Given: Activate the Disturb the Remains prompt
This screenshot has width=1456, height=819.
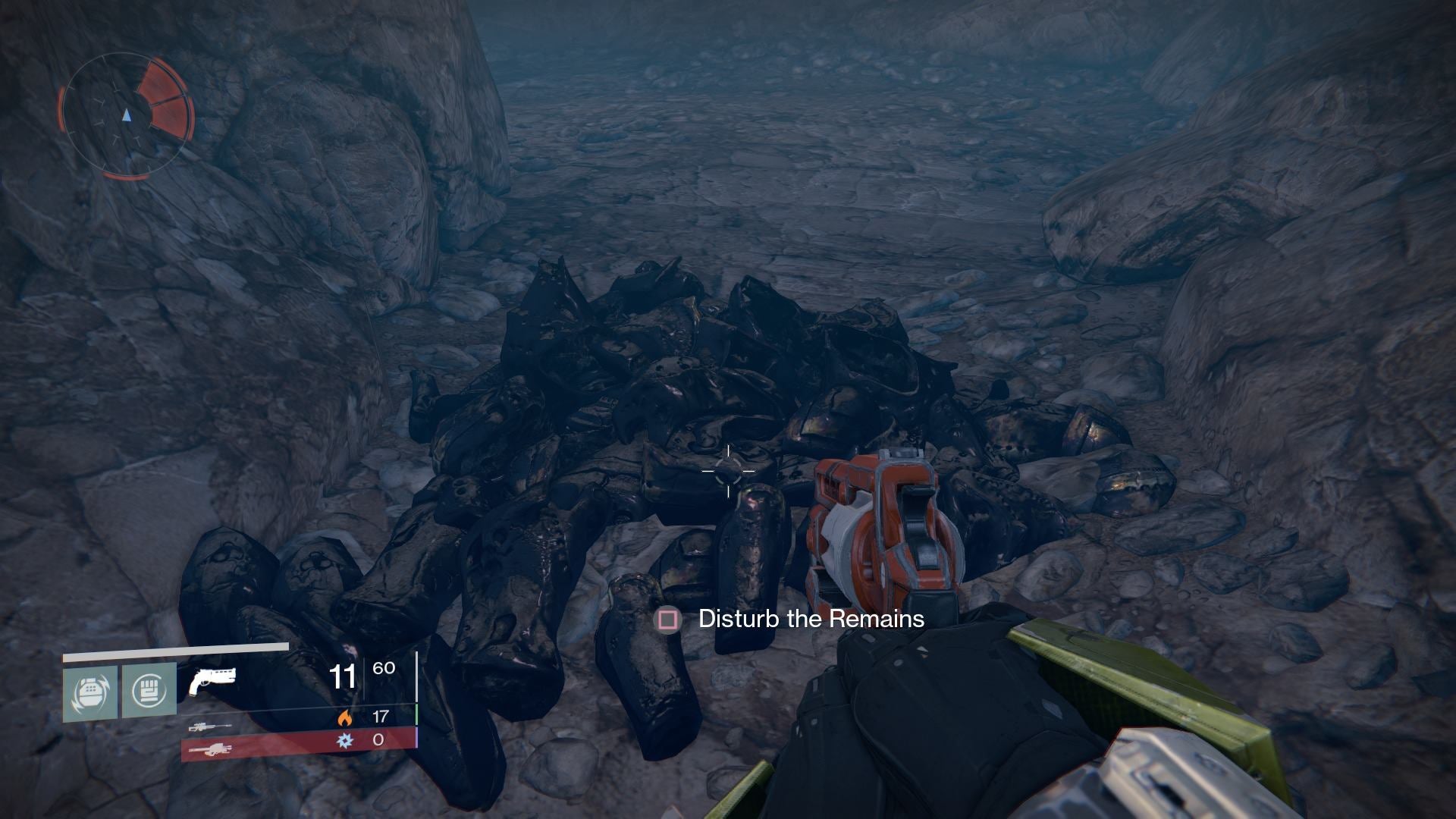Looking at the screenshot, I should point(810,620).
